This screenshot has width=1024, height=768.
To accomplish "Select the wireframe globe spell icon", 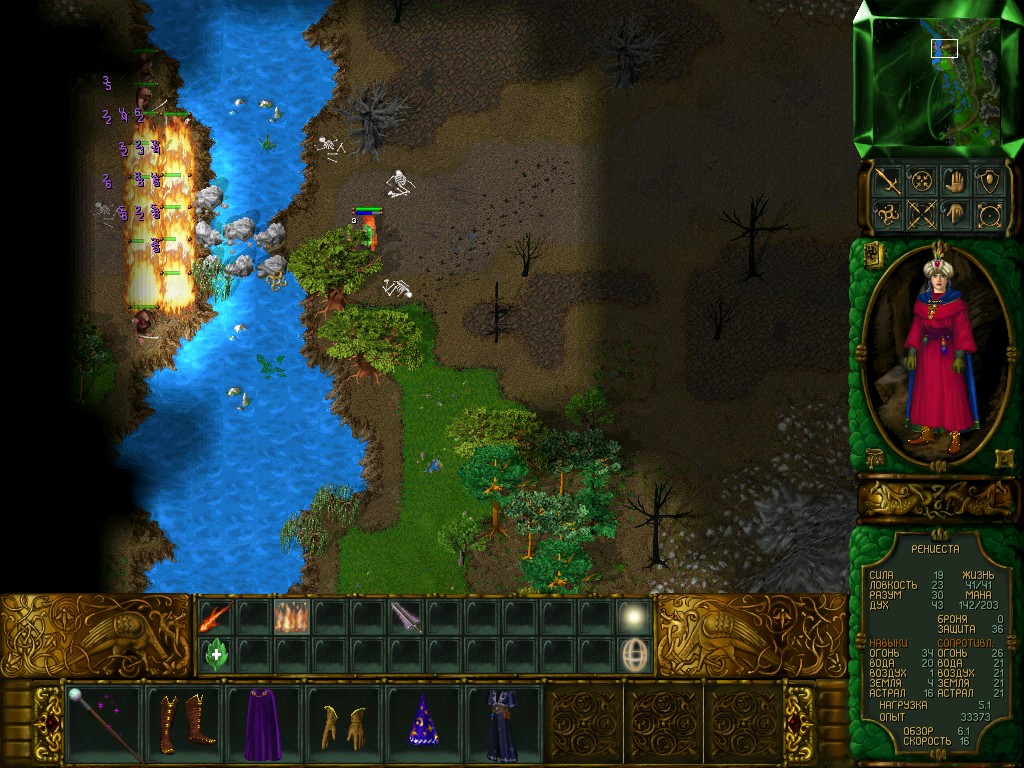I will 633,655.
